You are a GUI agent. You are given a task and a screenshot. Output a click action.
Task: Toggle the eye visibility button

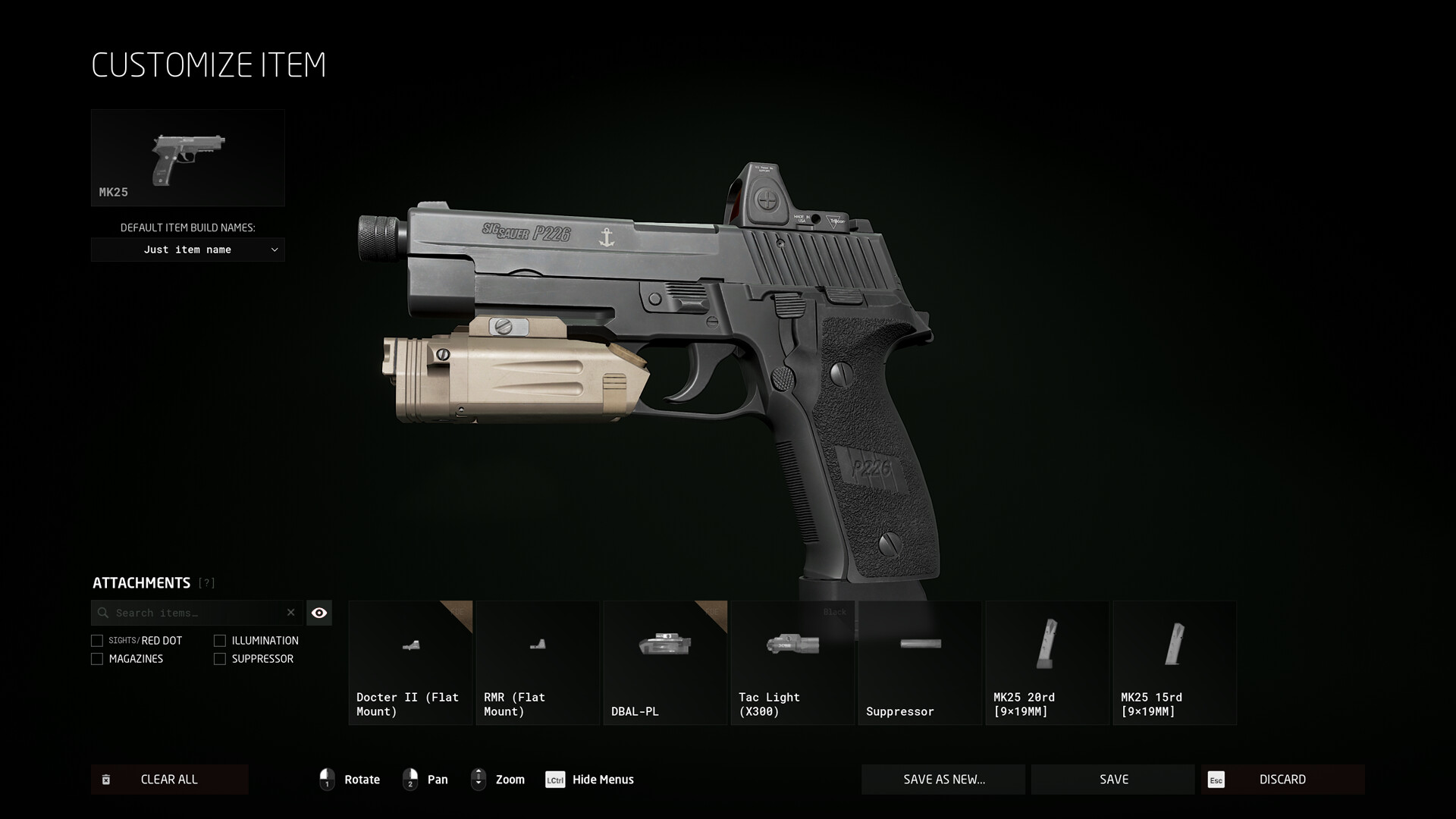tap(319, 613)
